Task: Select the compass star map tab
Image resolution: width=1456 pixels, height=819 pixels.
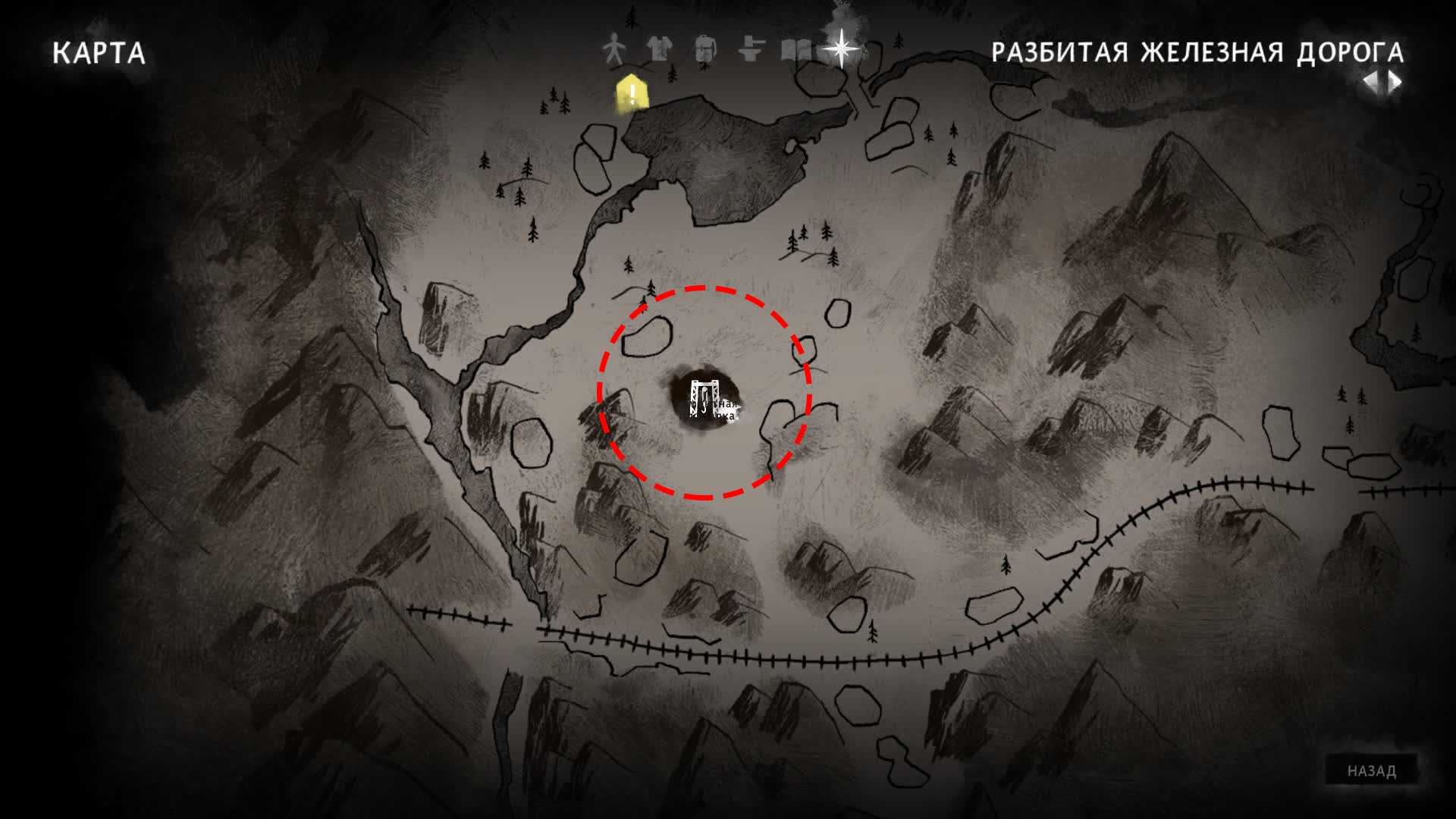Action: click(842, 49)
